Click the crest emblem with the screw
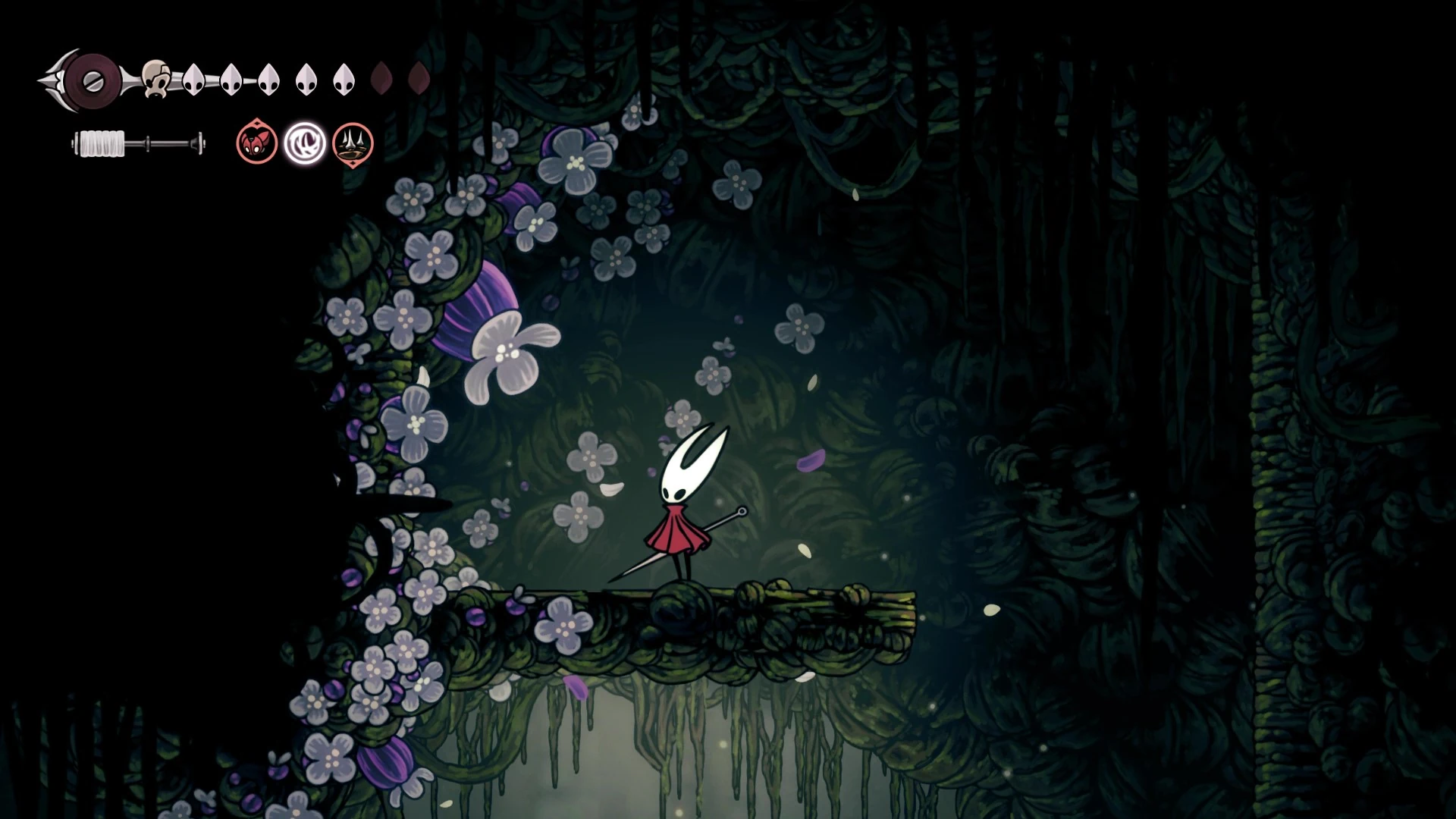This screenshot has width=1456, height=819. click(93, 79)
